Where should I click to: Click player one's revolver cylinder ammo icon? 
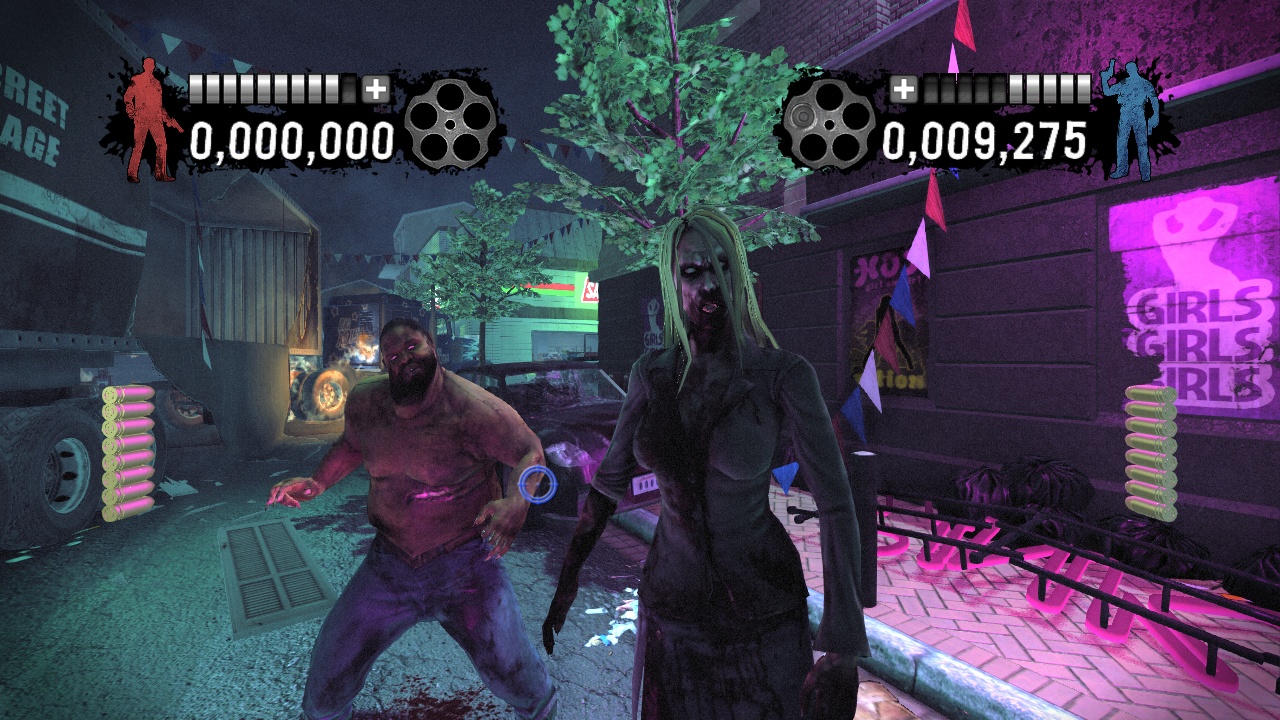coord(452,125)
